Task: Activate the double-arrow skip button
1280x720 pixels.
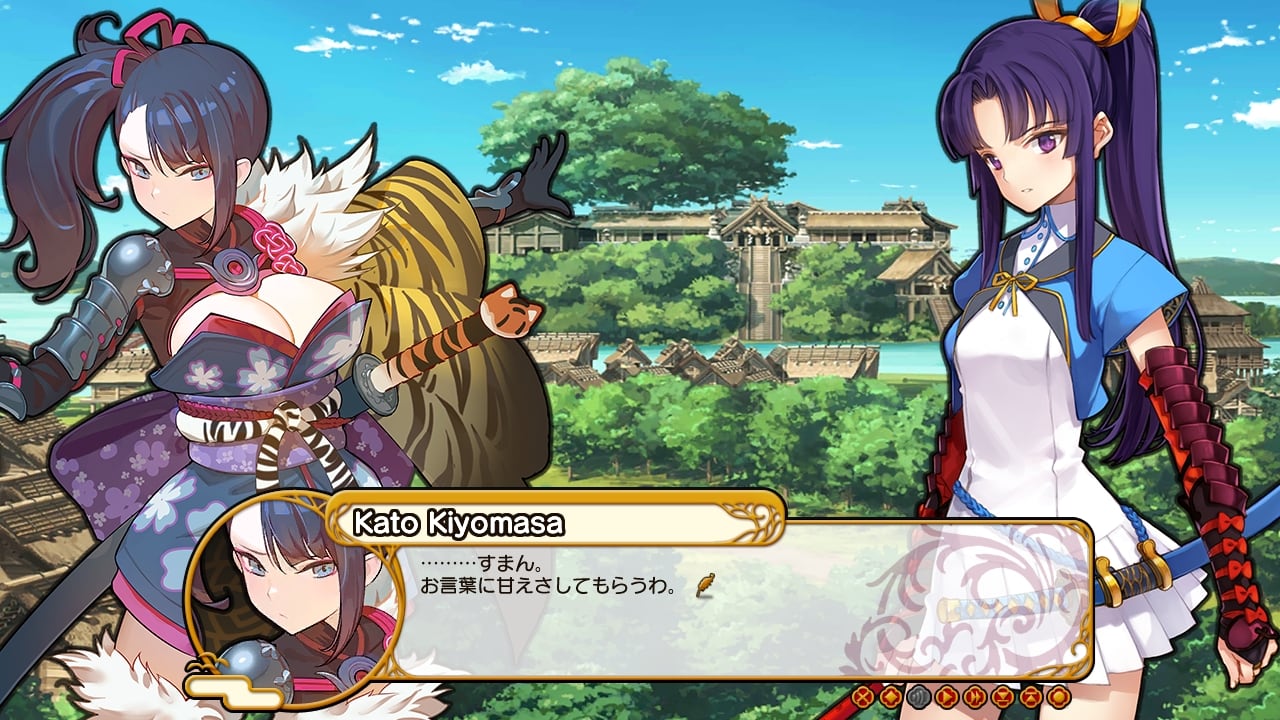Action: [975, 696]
